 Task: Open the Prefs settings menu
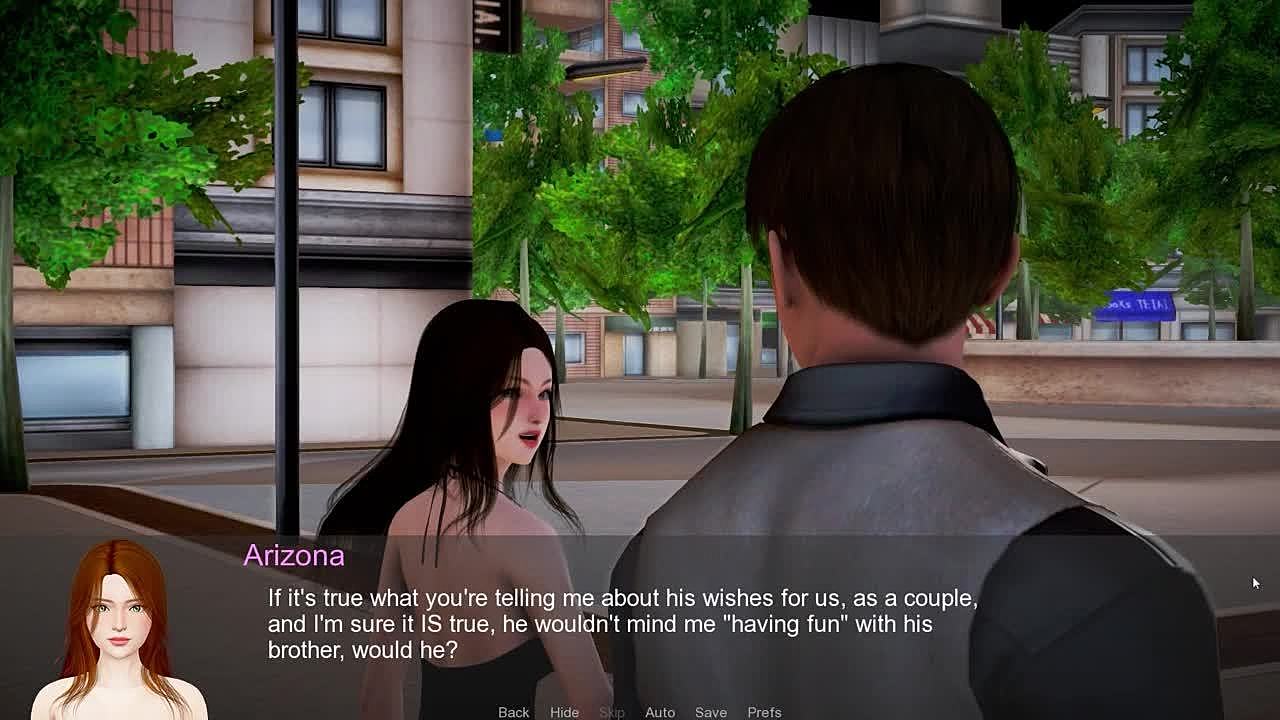[x=764, y=712]
